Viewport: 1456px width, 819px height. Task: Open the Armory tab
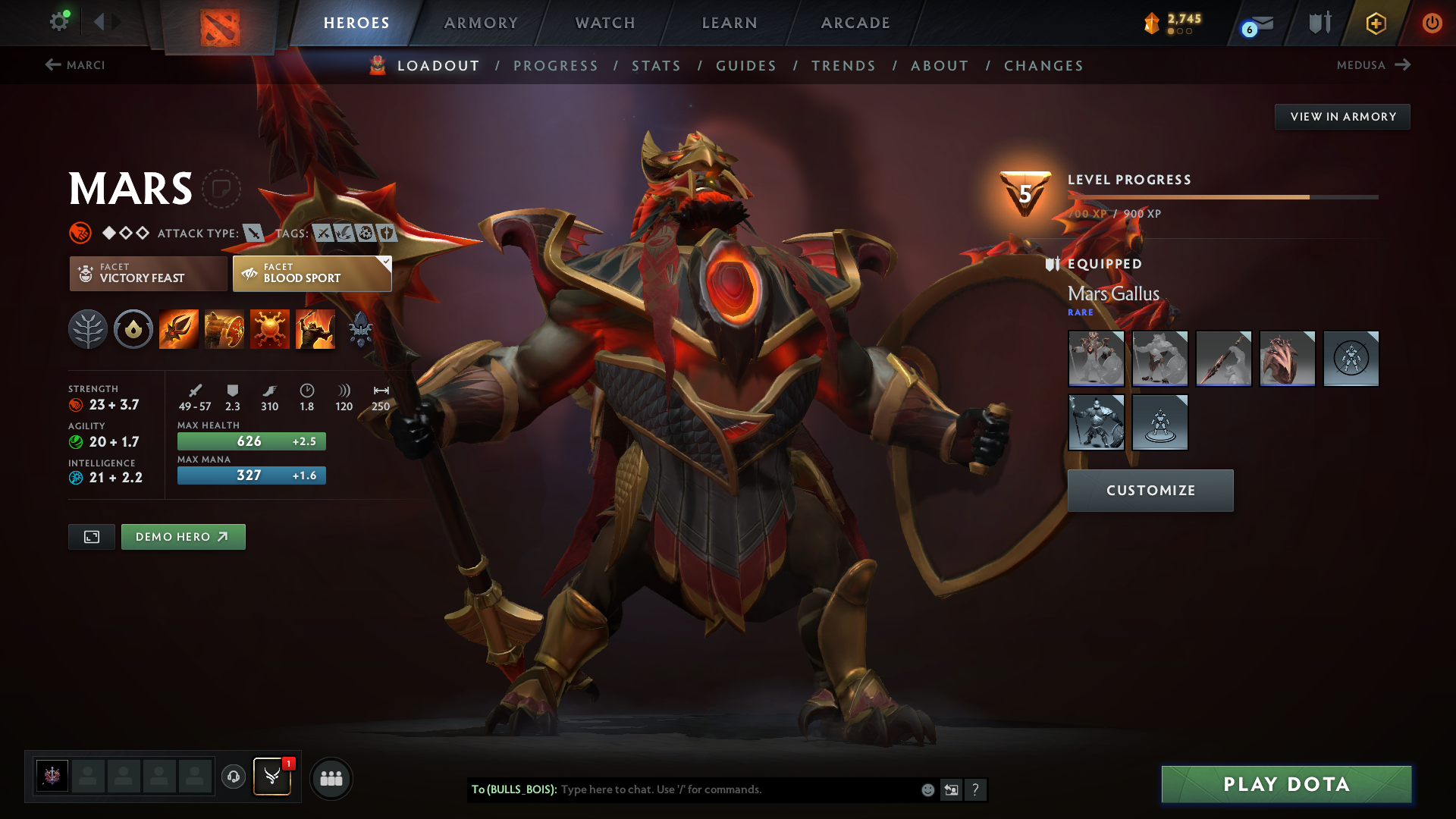pos(481,23)
